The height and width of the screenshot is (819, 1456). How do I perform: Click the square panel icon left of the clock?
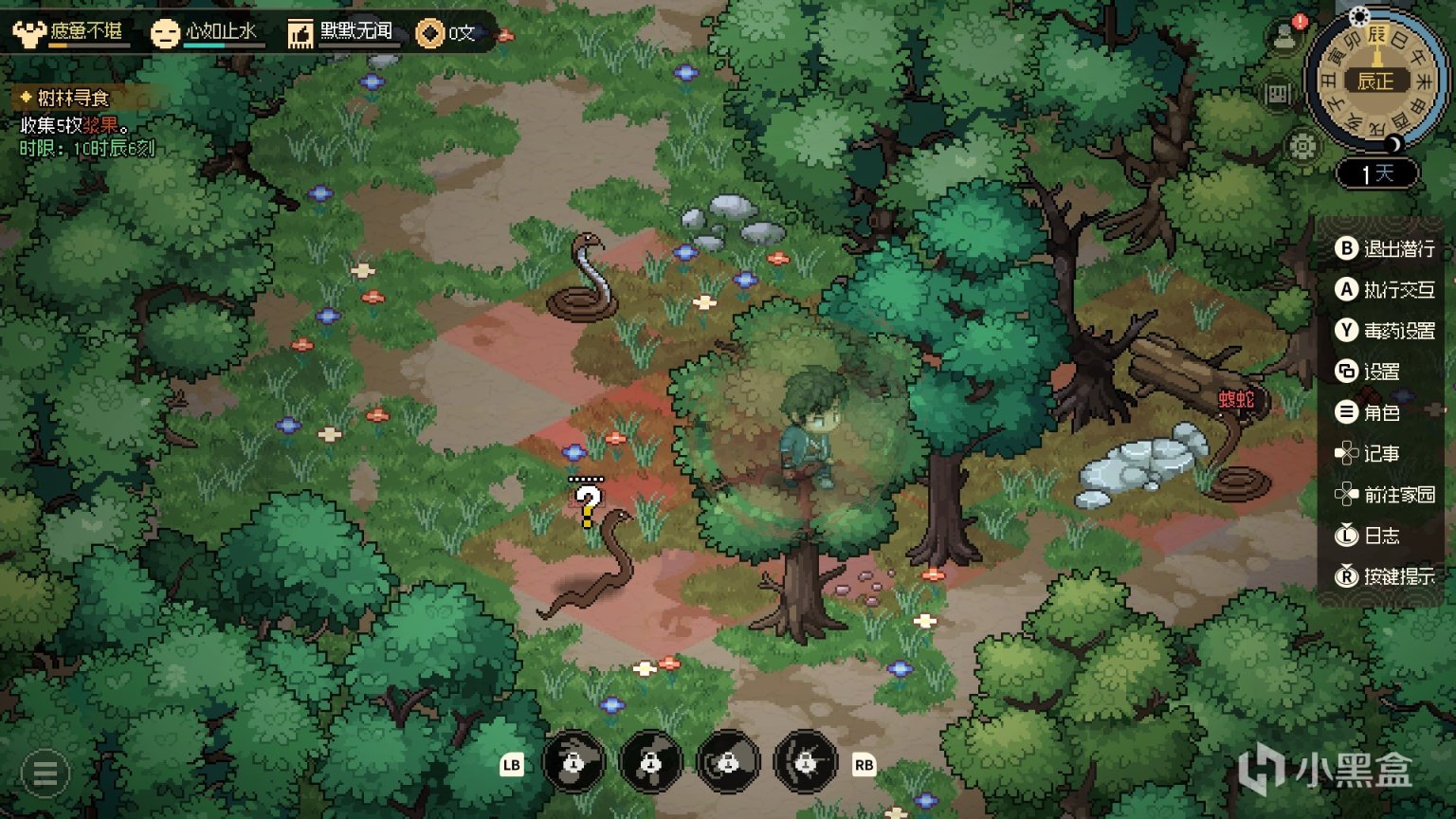[x=1279, y=94]
